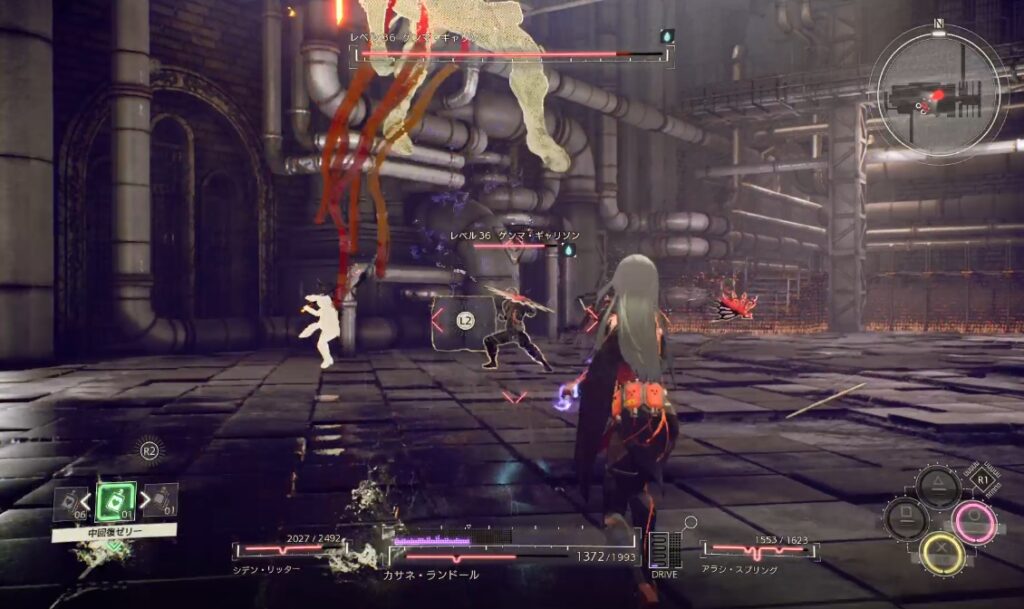1024x609 pixels.
Task: Open the circular minimap
Action: click(934, 92)
